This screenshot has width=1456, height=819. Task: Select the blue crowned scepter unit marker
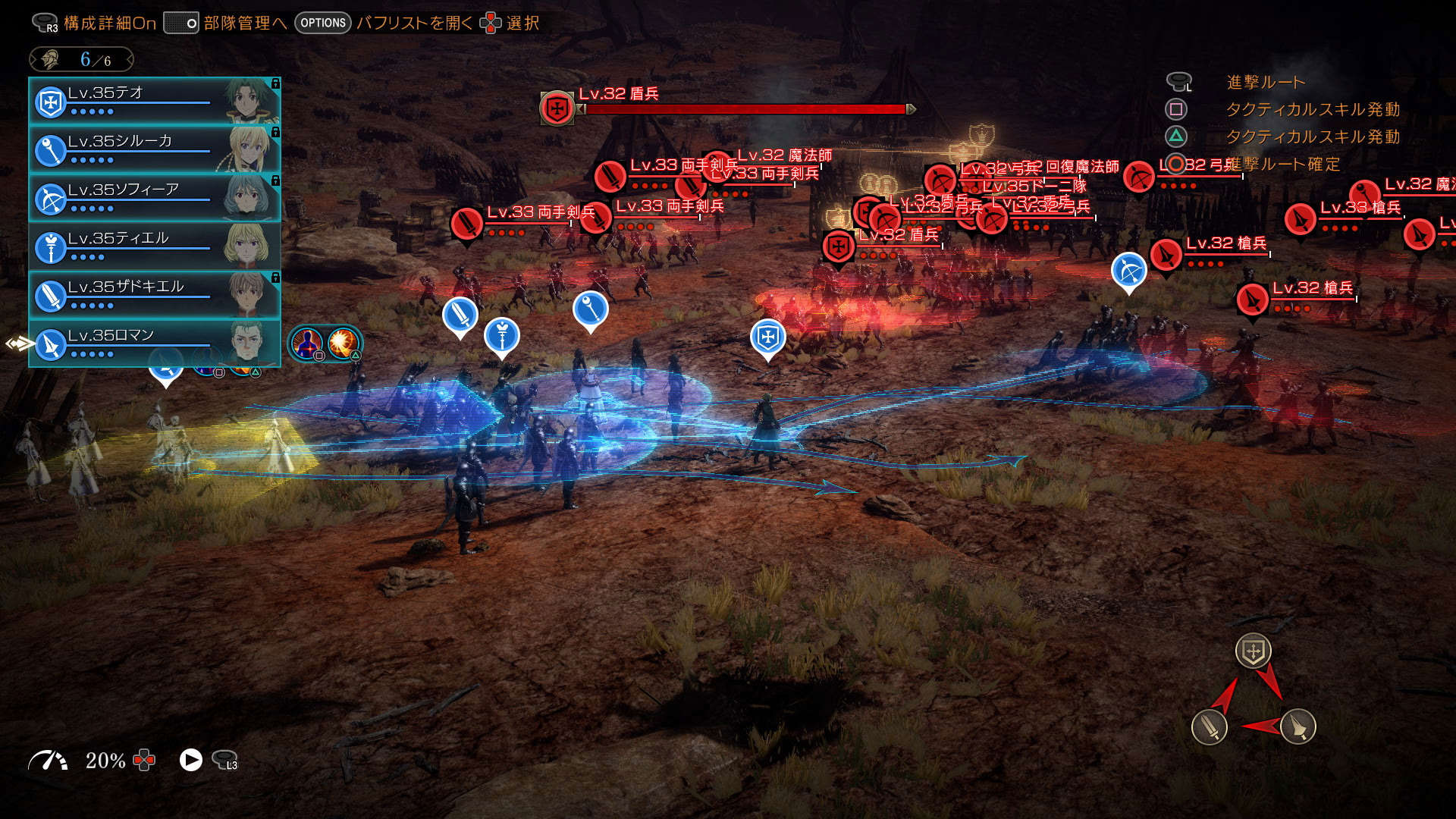[501, 336]
